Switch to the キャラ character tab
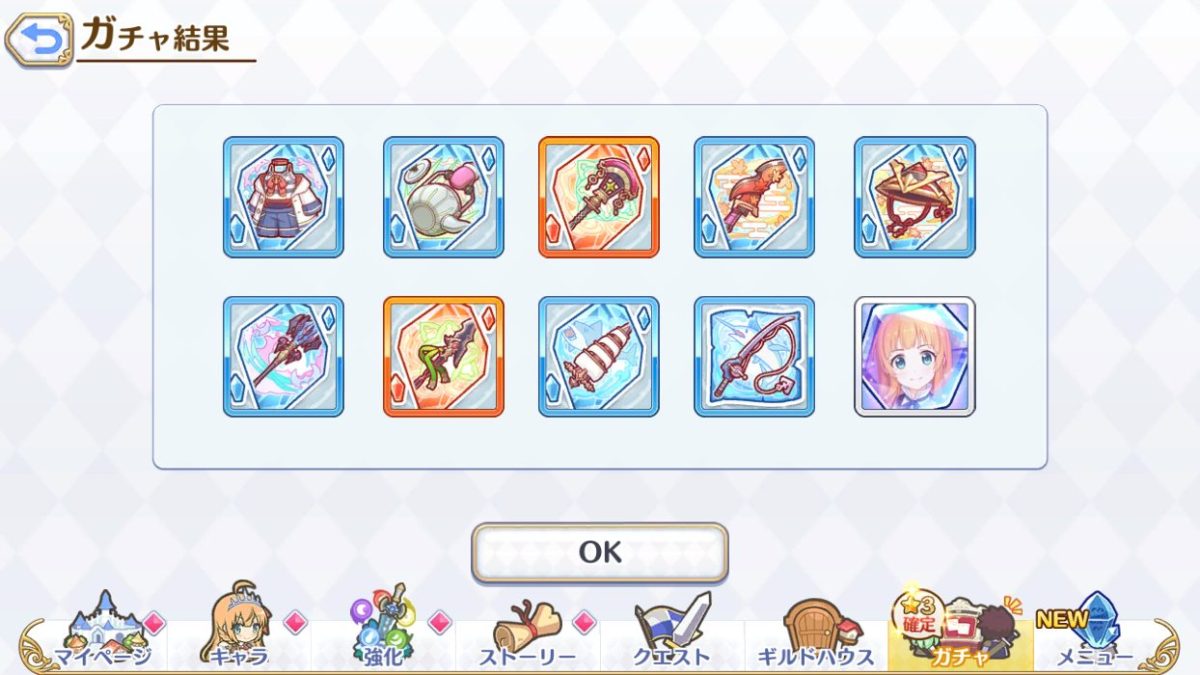This screenshot has height=675, width=1200. (x=240, y=632)
